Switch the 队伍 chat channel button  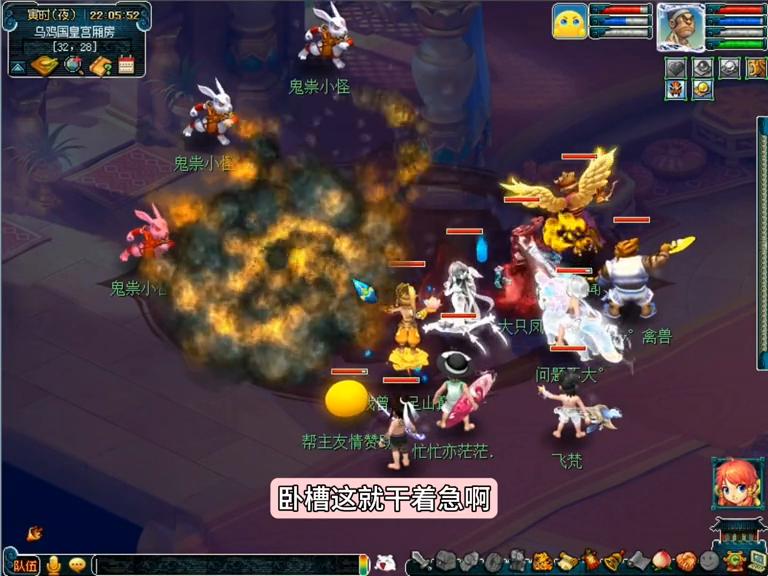click(x=24, y=565)
